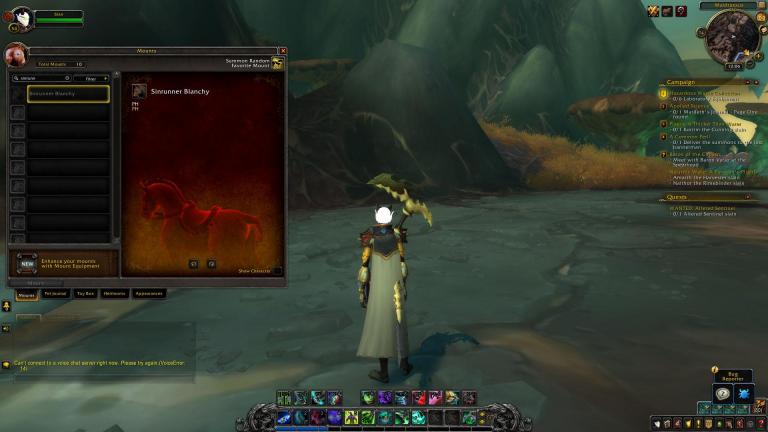The width and height of the screenshot is (768, 432).
Task: Close the Mounts journal window
Action: (x=283, y=51)
